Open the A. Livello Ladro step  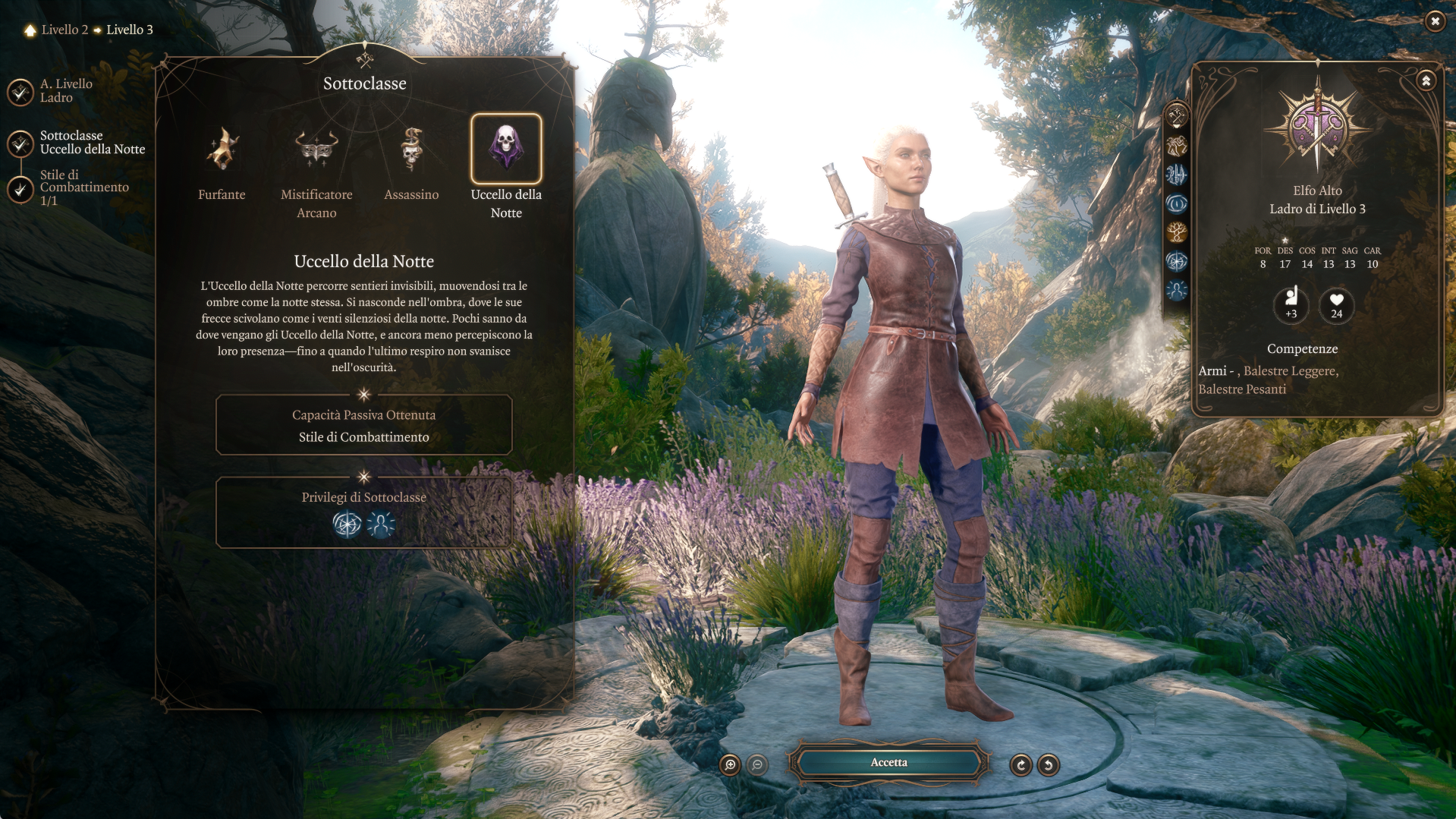(20, 92)
